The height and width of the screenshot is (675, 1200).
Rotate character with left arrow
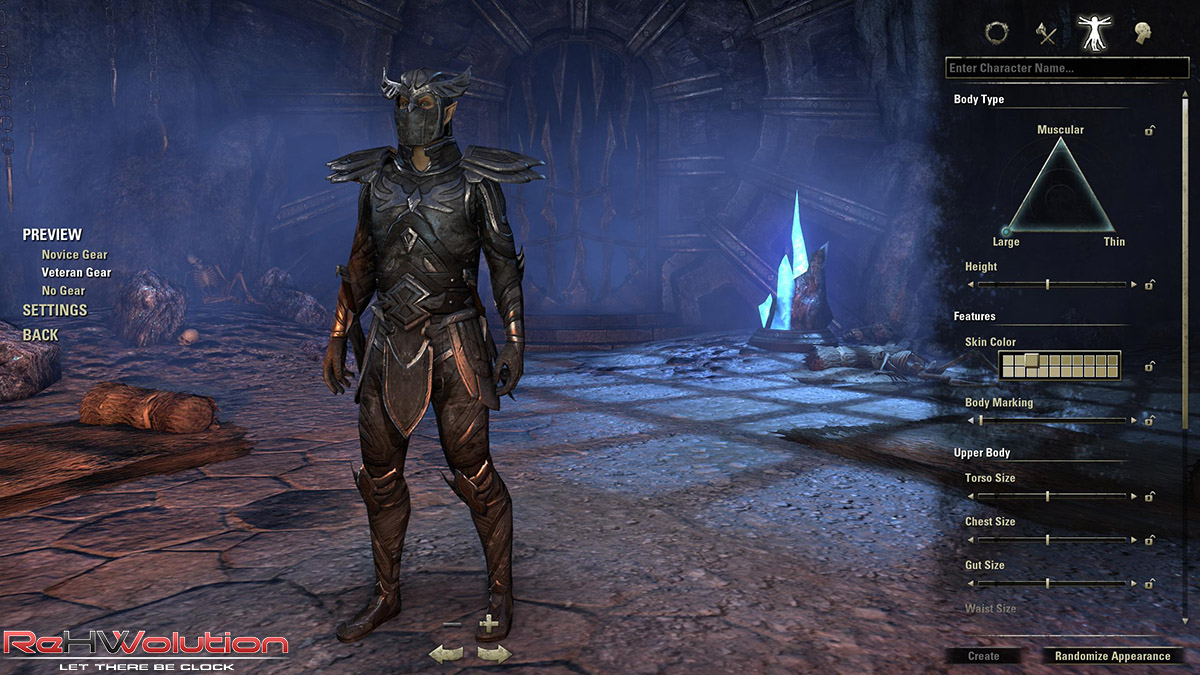pos(446,654)
